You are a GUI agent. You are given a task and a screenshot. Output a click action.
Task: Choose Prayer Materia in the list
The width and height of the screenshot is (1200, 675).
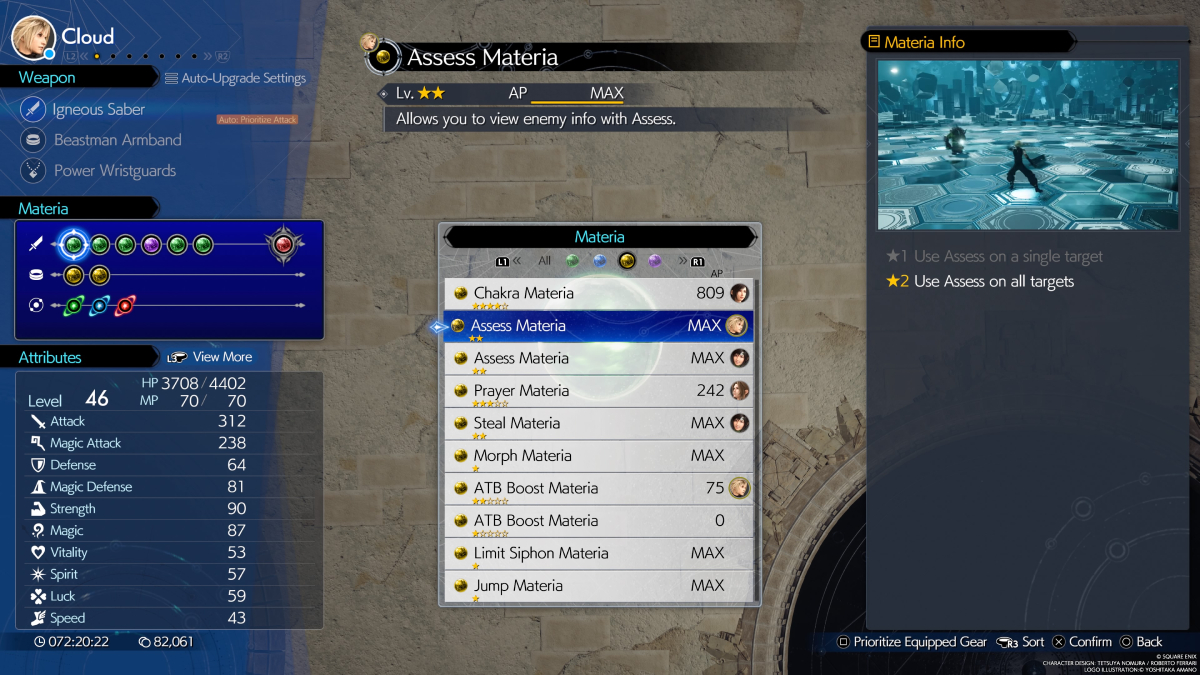click(598, 391)
